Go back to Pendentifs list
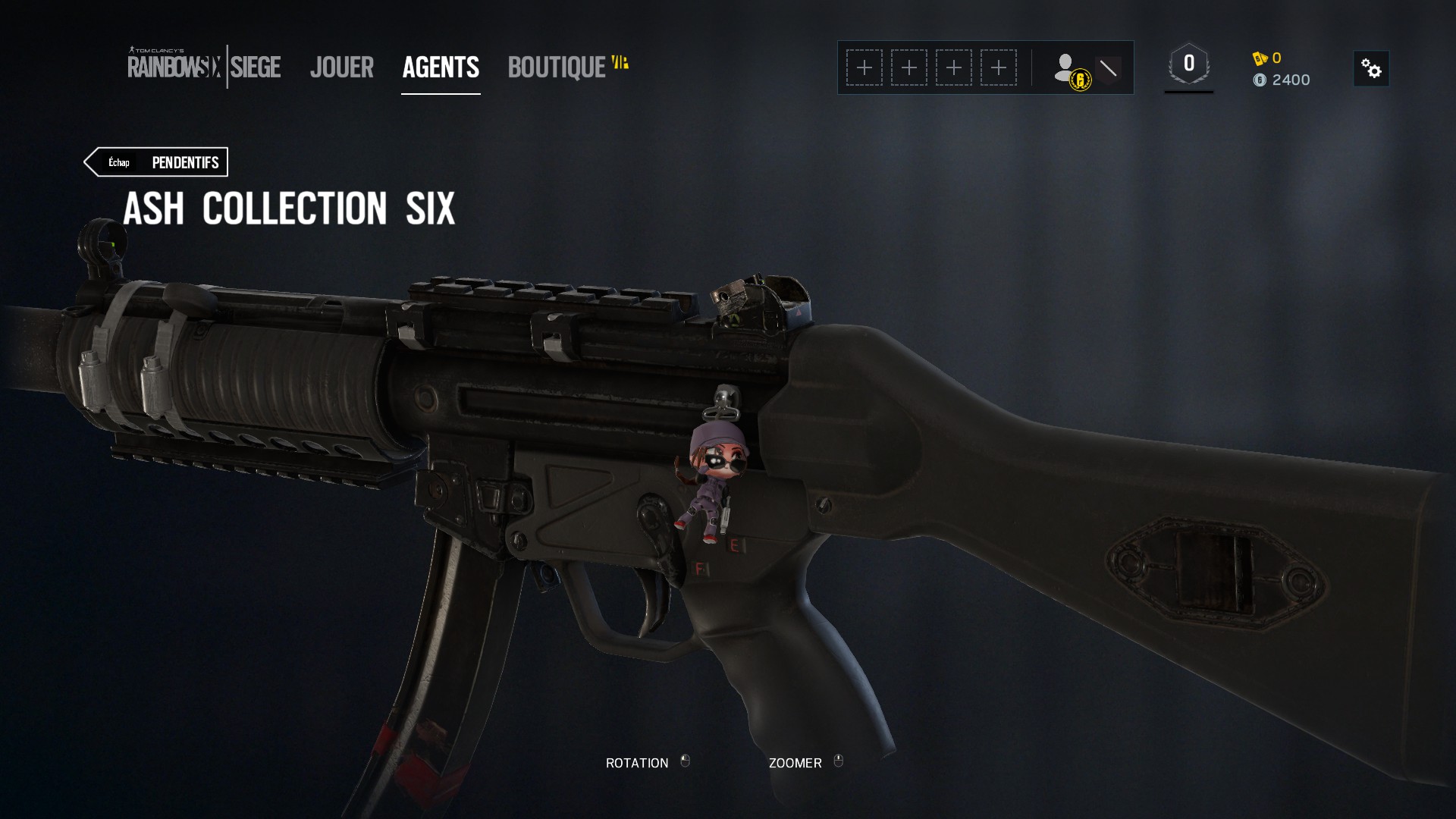 (156, 162)
